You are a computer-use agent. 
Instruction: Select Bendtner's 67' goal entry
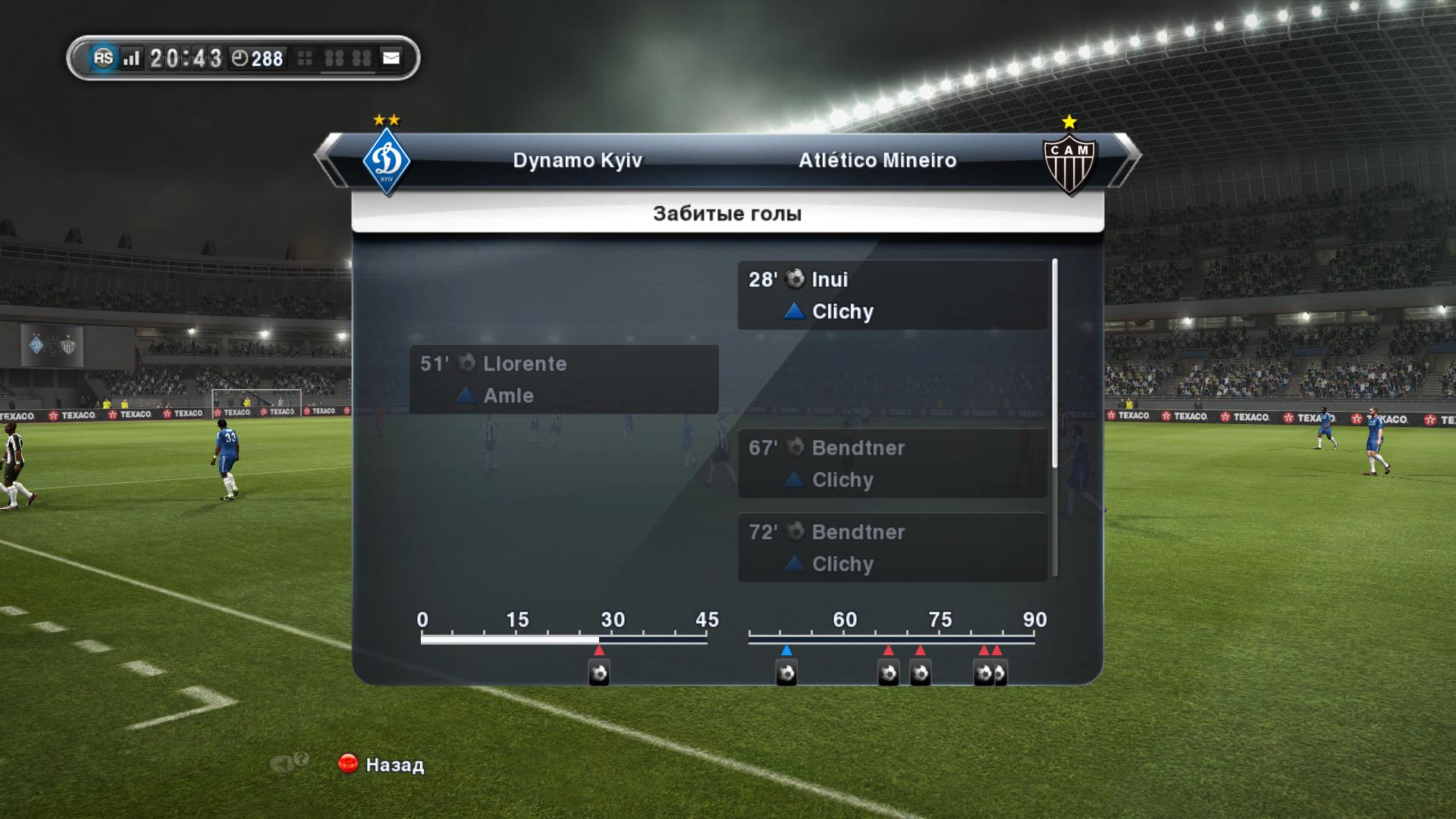[x=892, y=463]
